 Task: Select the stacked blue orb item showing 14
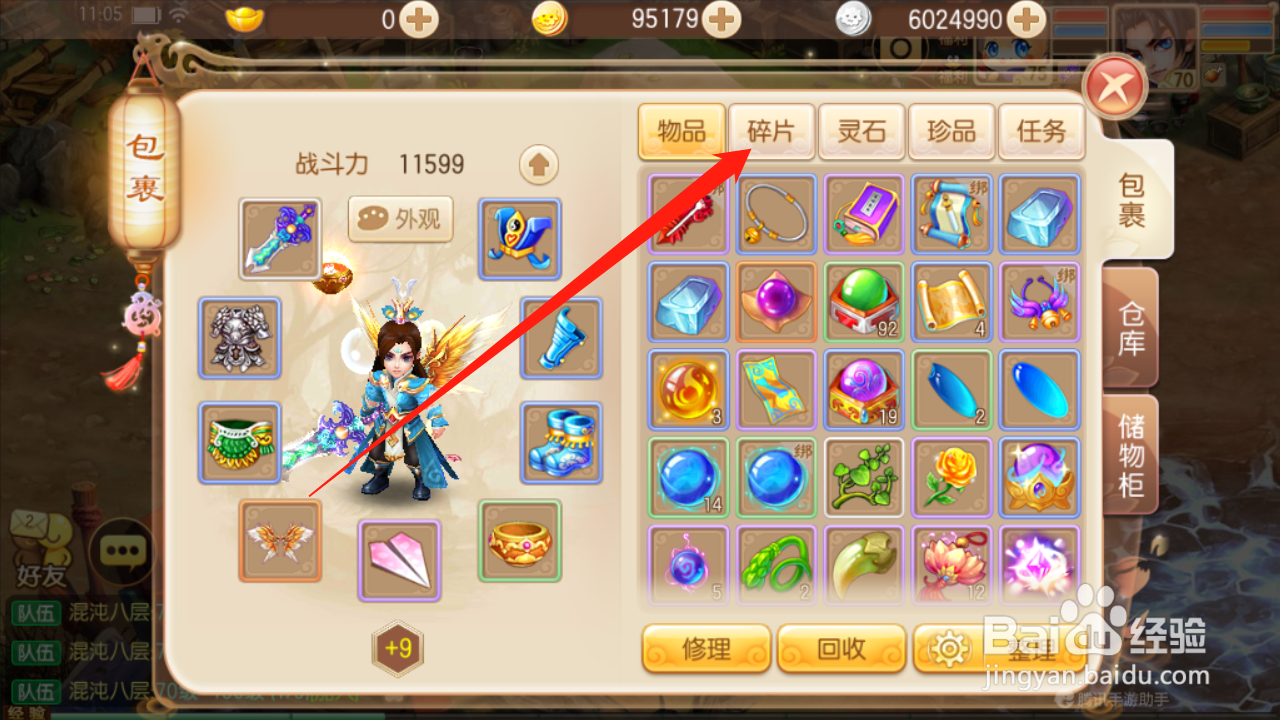(x=688, y=478)
